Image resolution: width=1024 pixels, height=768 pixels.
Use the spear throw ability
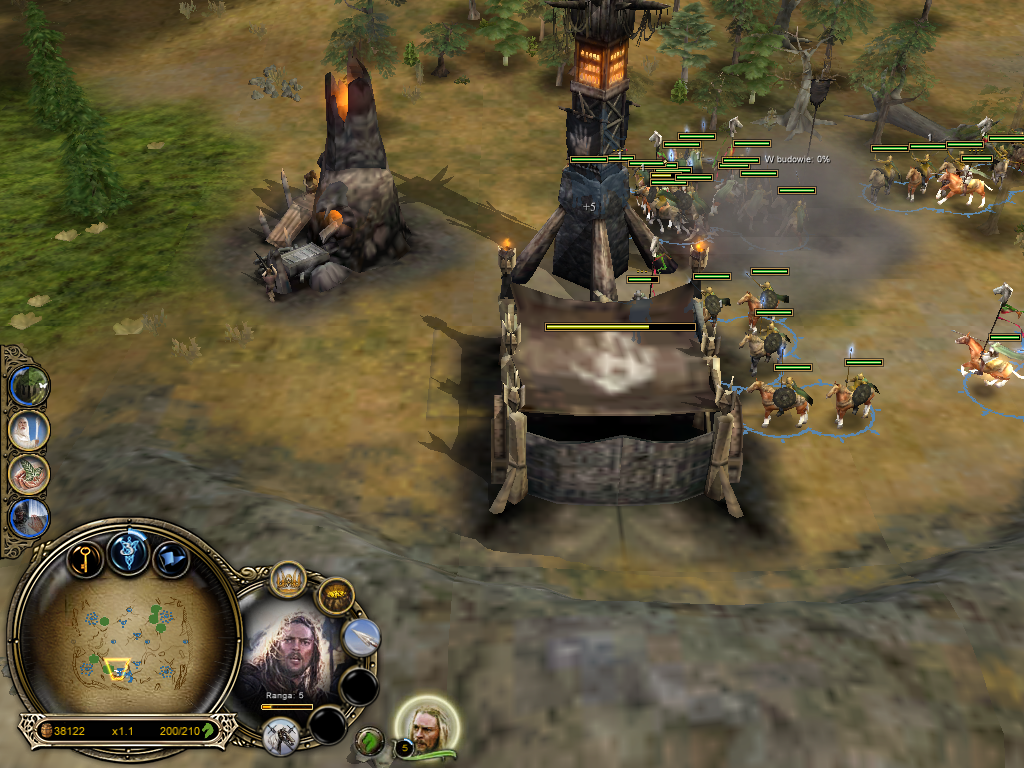(x=361, y=637)
